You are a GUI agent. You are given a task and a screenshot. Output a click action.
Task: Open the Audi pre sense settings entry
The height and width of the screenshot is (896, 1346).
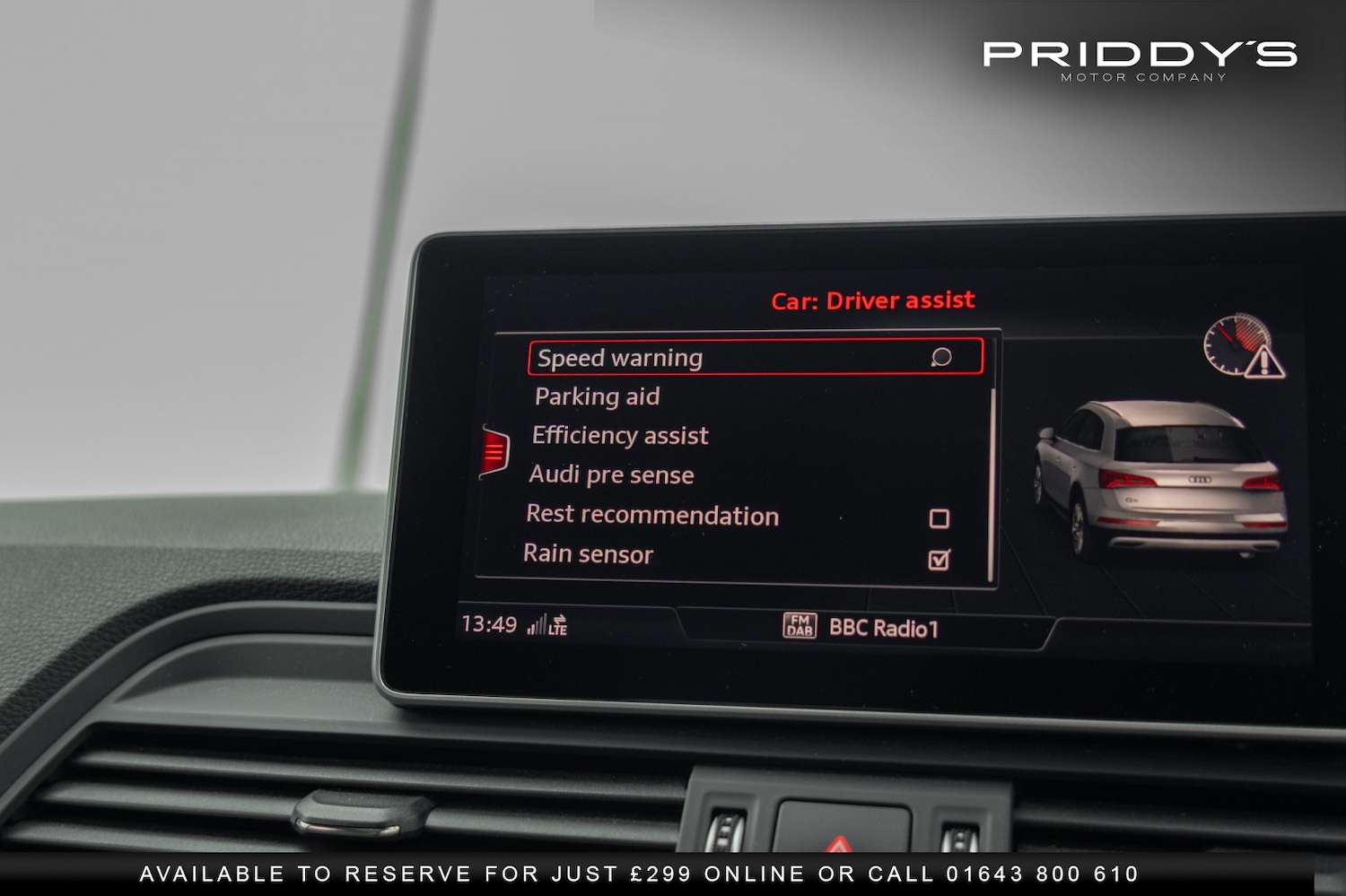(x=611, y=474)
